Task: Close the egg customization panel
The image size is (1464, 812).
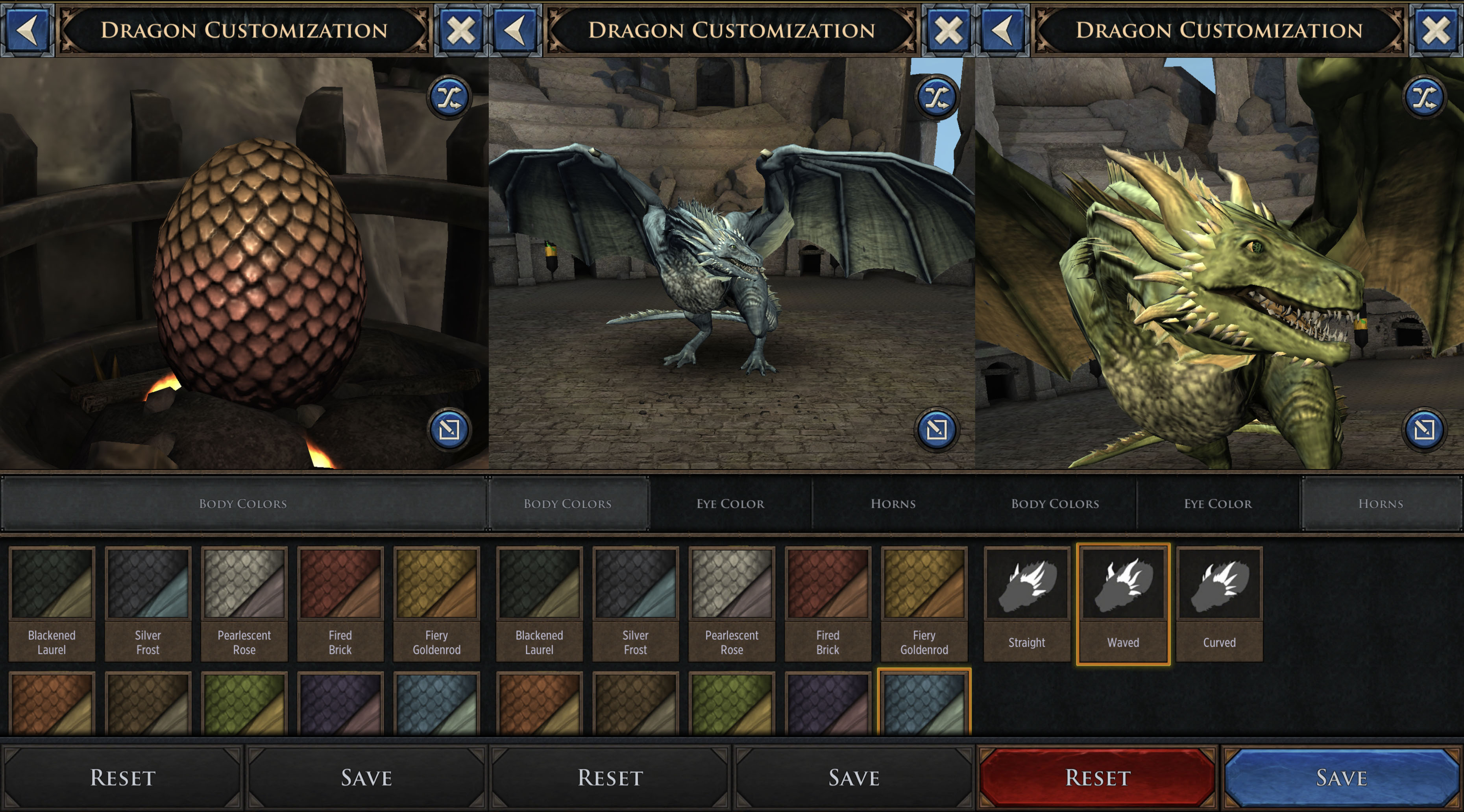Action: click(460, 30)
